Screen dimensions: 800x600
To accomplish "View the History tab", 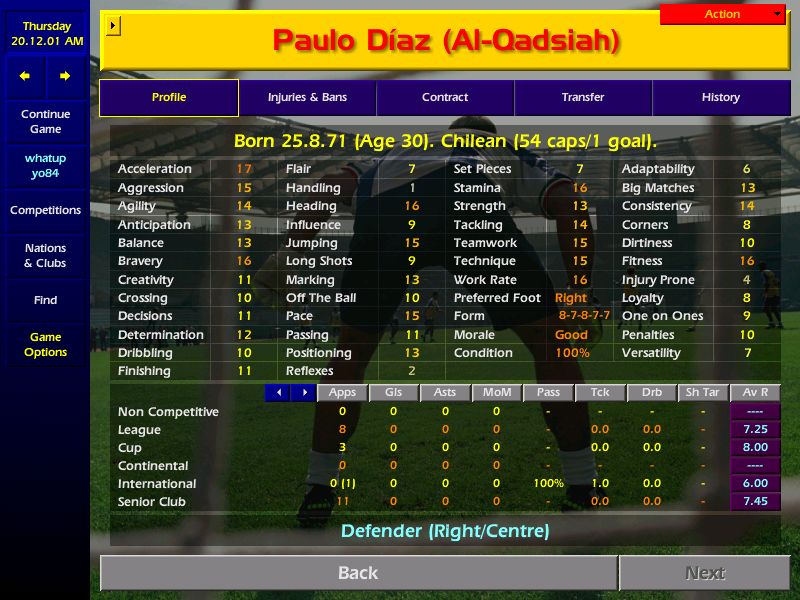I will pos(720,98).
